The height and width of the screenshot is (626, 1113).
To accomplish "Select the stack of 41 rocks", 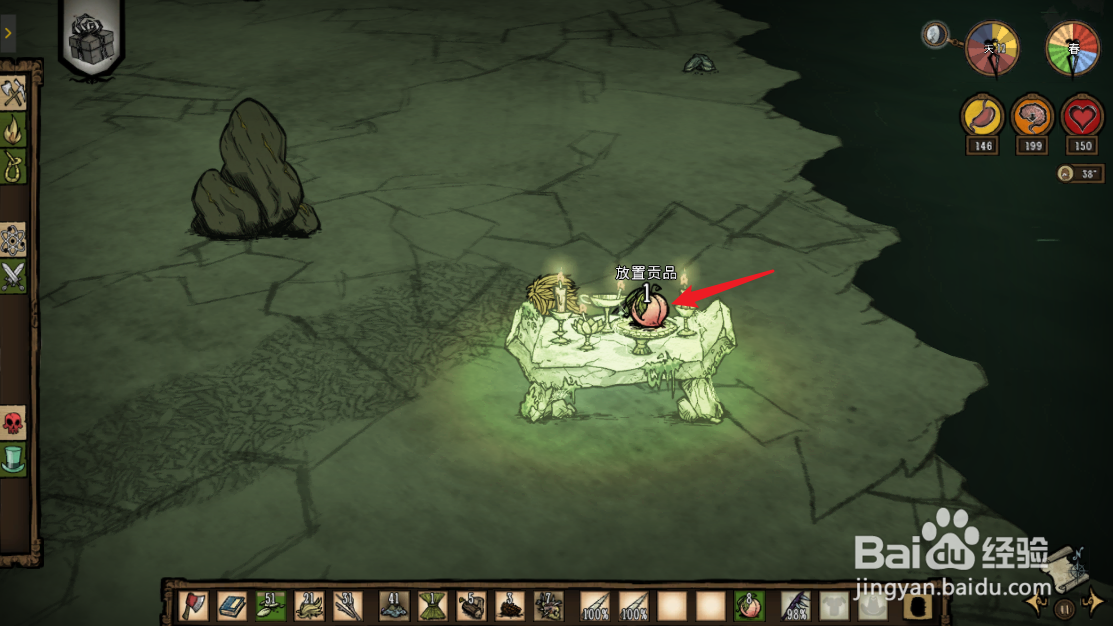I will [x=393, y=605].
